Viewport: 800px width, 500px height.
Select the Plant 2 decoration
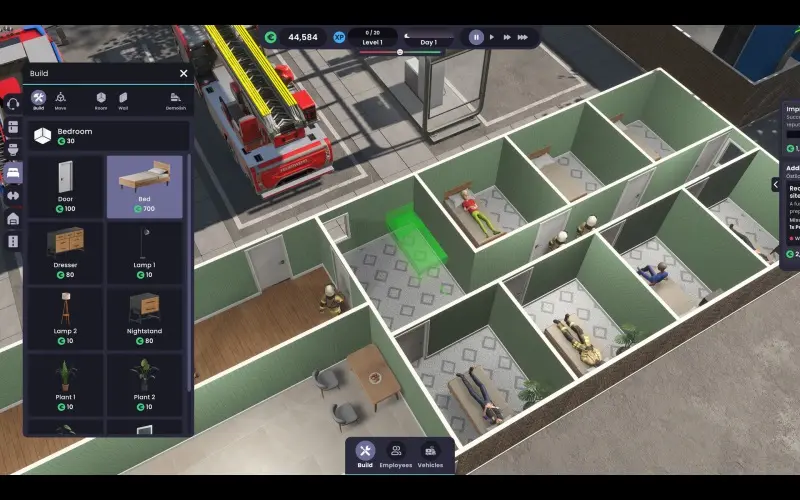tap(145, 384)
